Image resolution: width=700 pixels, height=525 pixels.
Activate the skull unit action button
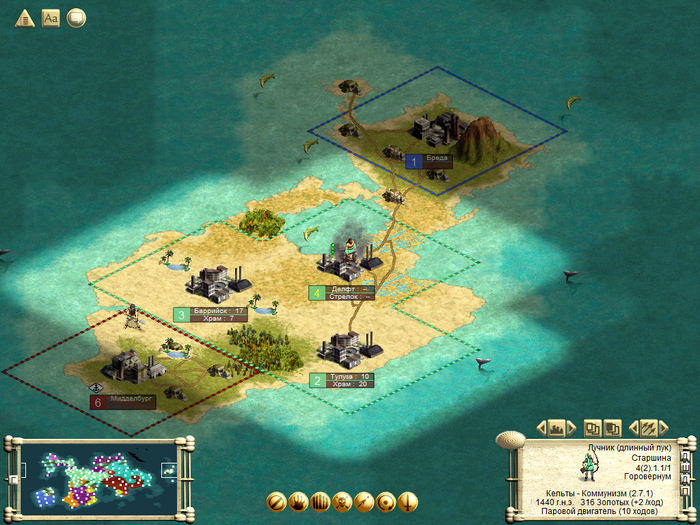[342, 501]
